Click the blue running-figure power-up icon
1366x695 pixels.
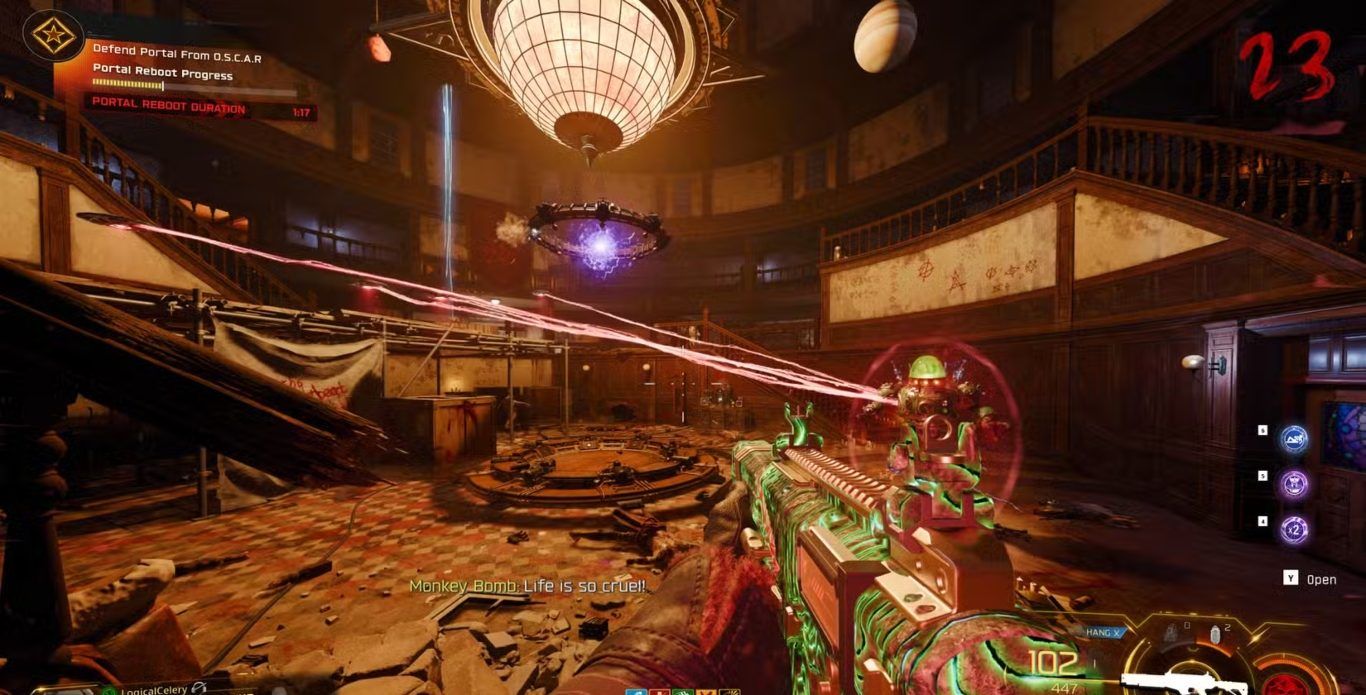1295,437
